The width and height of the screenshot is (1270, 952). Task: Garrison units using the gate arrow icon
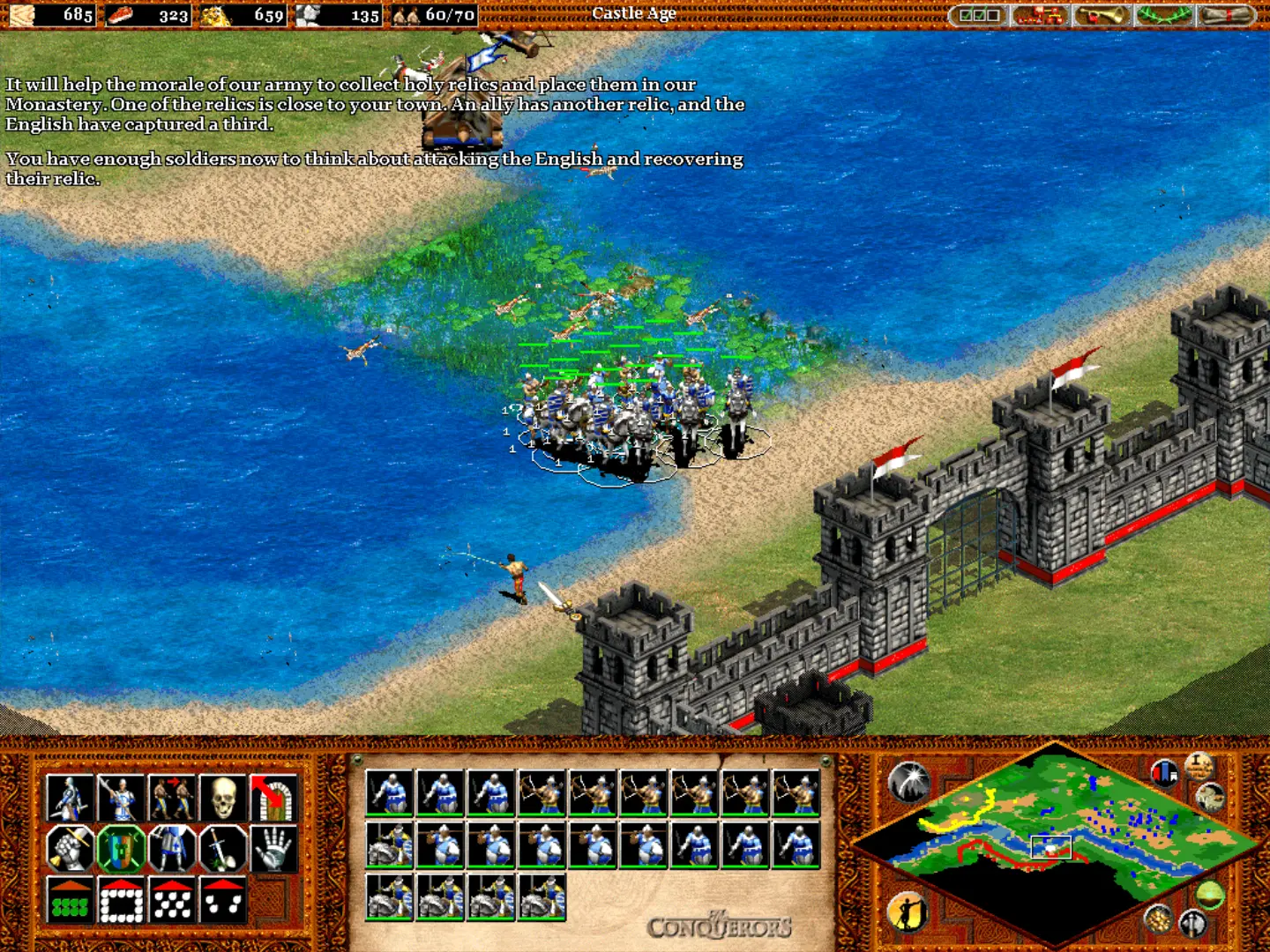pyautogui.click(x=273, y=798)
